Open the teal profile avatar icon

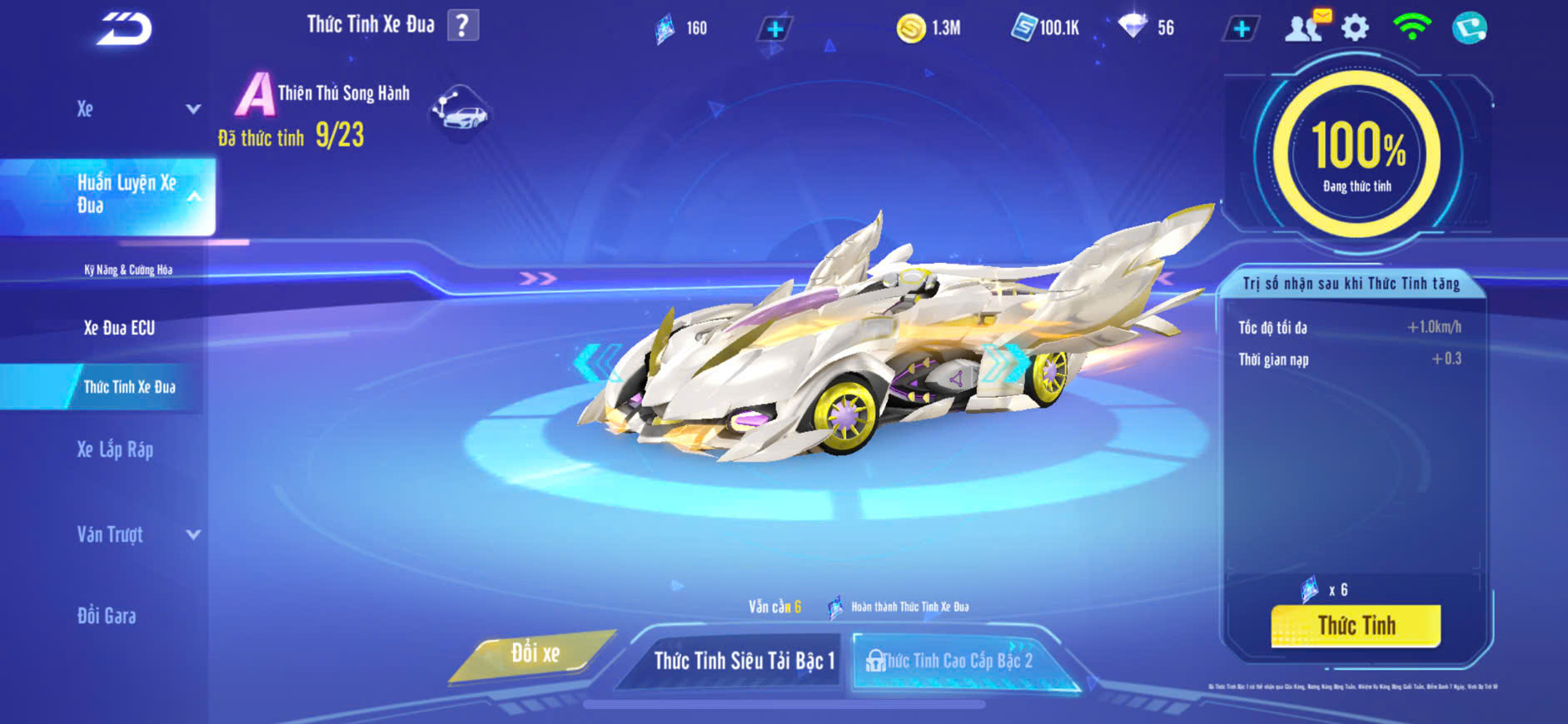point(1469,28)
